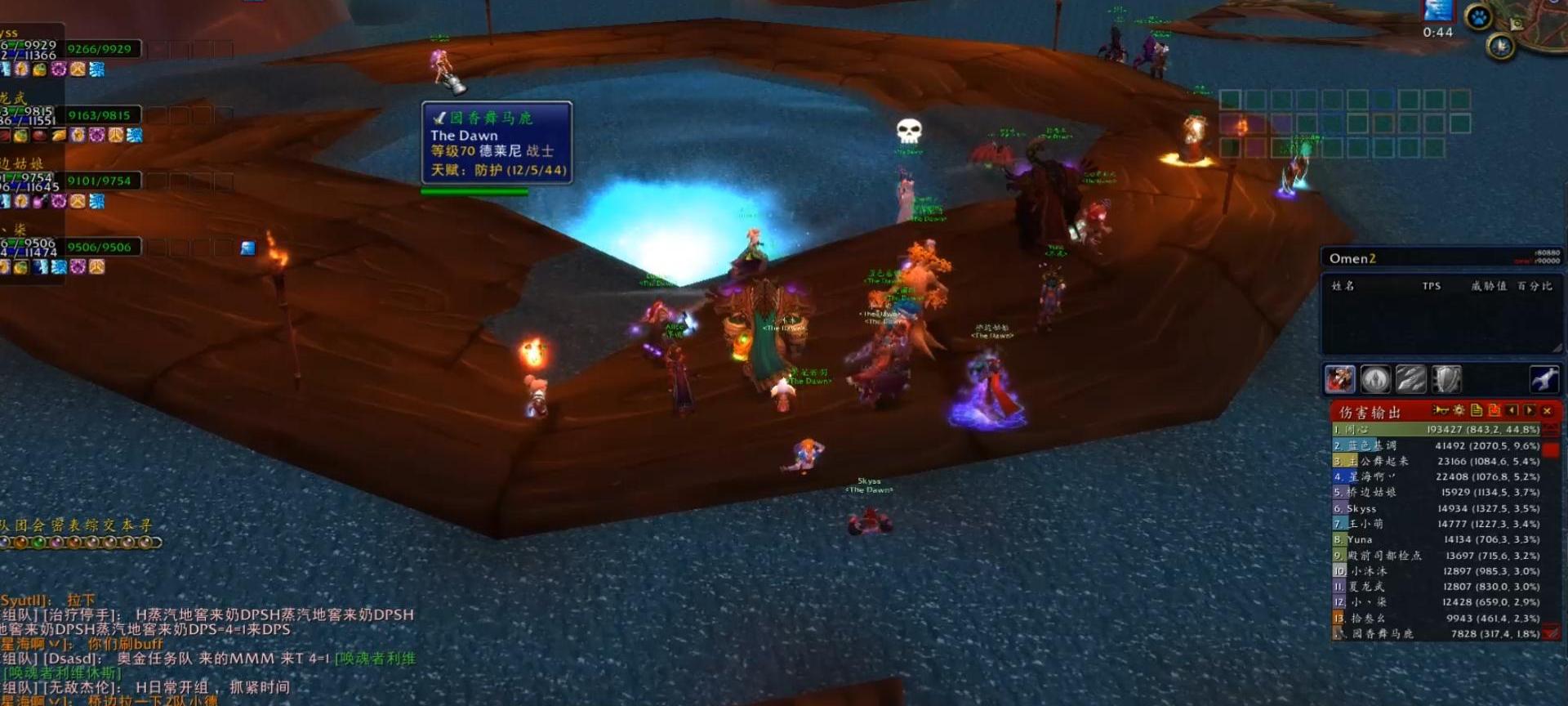Open the damage meter gear settings

(1459, 411)
